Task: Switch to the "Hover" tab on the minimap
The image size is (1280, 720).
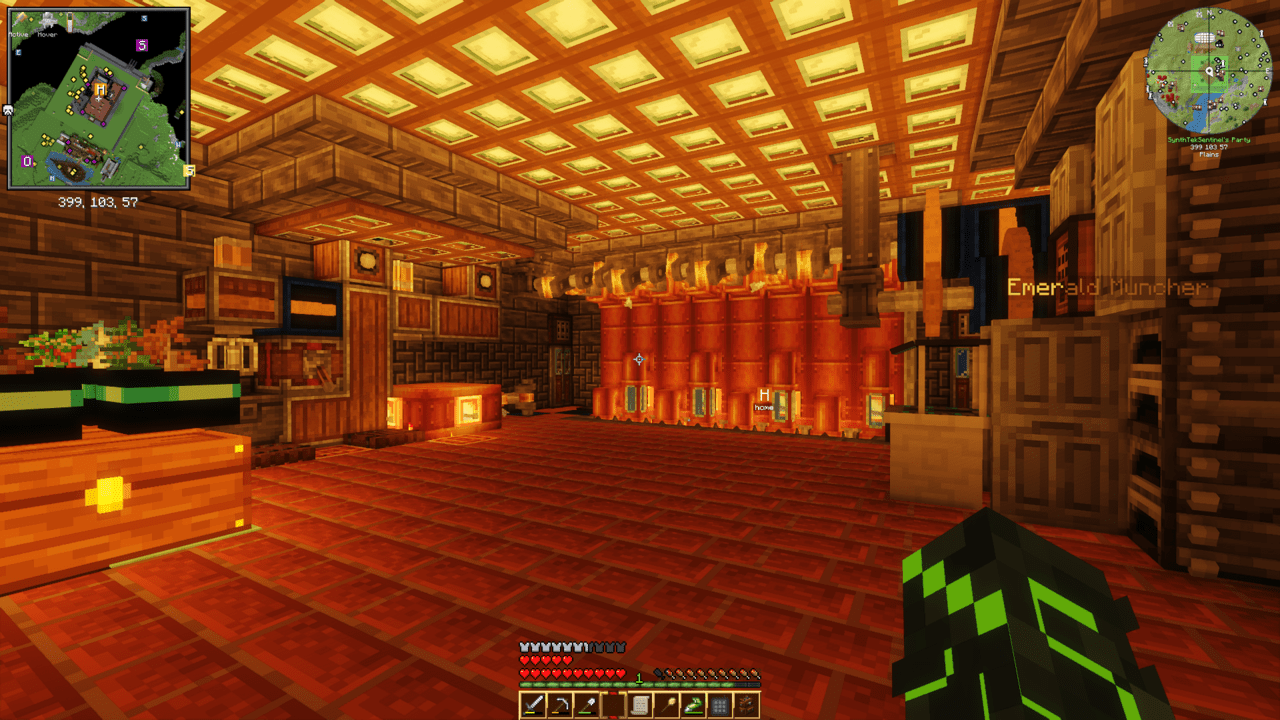Action: 48,35
